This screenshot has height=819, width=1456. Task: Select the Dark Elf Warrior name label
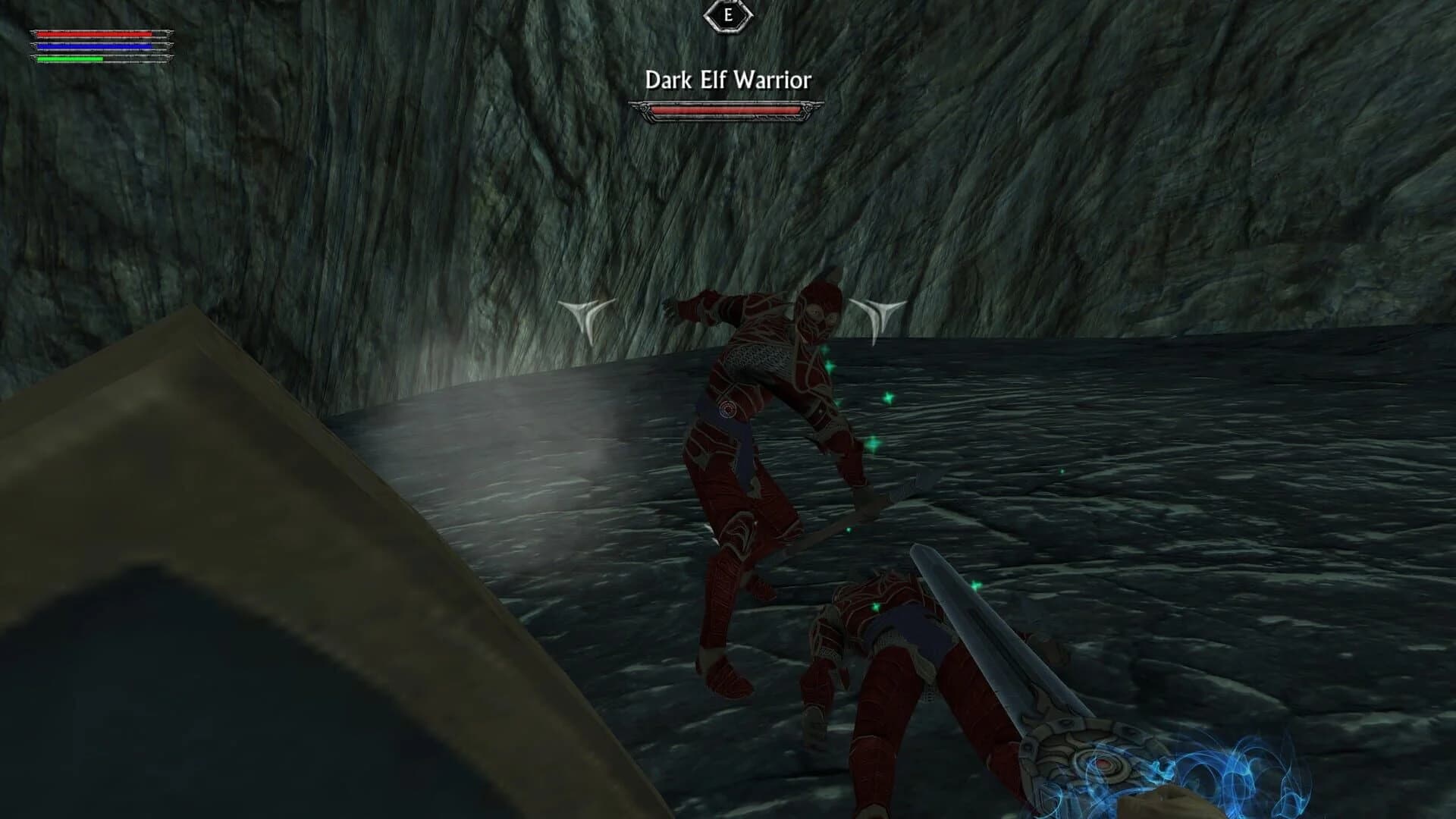pos(727,77)
